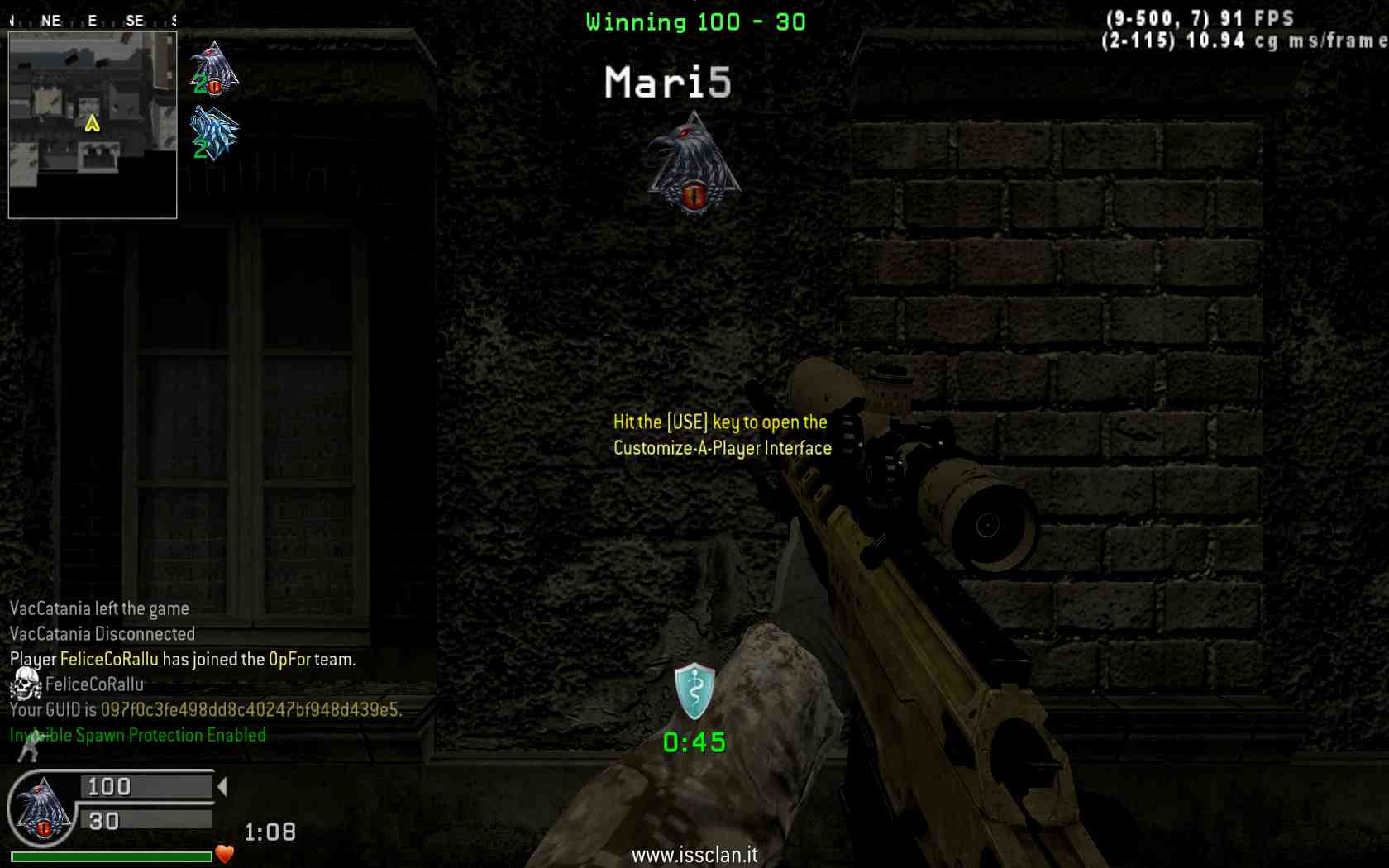
Task: Select the large eagle emblem under Mari5
Action: pyautogui.click(x=694, y=164)
